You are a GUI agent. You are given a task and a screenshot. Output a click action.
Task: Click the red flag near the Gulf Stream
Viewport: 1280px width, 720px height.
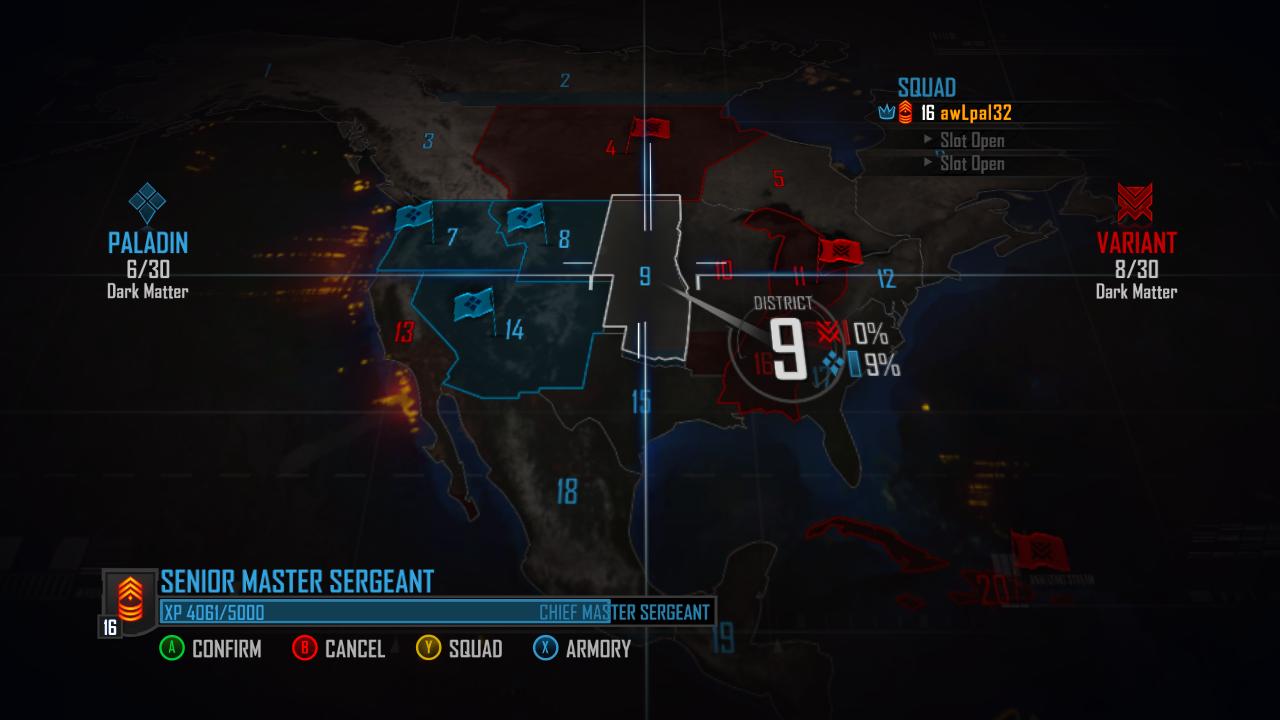click(x=1039, y=551)
